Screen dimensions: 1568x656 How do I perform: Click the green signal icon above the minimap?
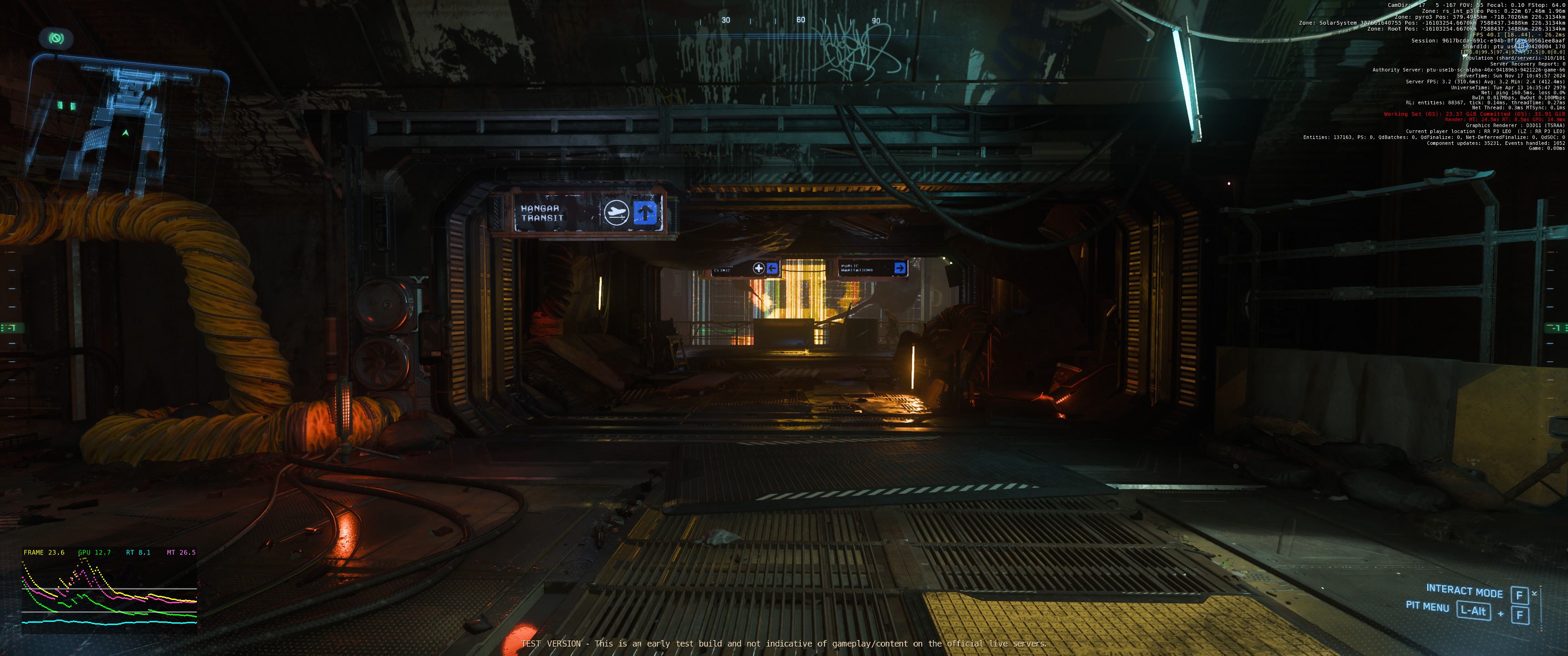56,39
